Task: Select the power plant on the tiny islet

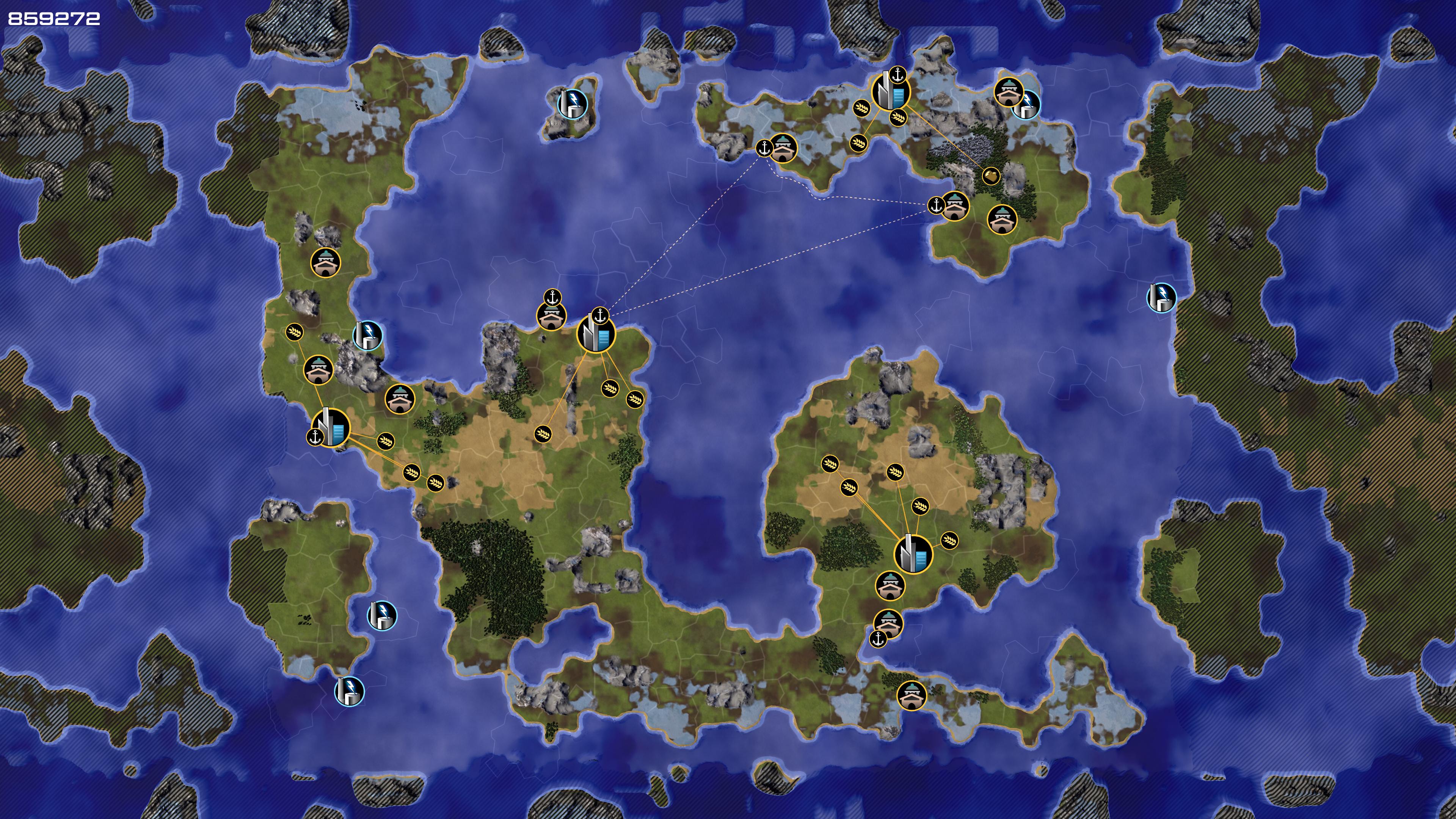Action: (x=572, y=104)
